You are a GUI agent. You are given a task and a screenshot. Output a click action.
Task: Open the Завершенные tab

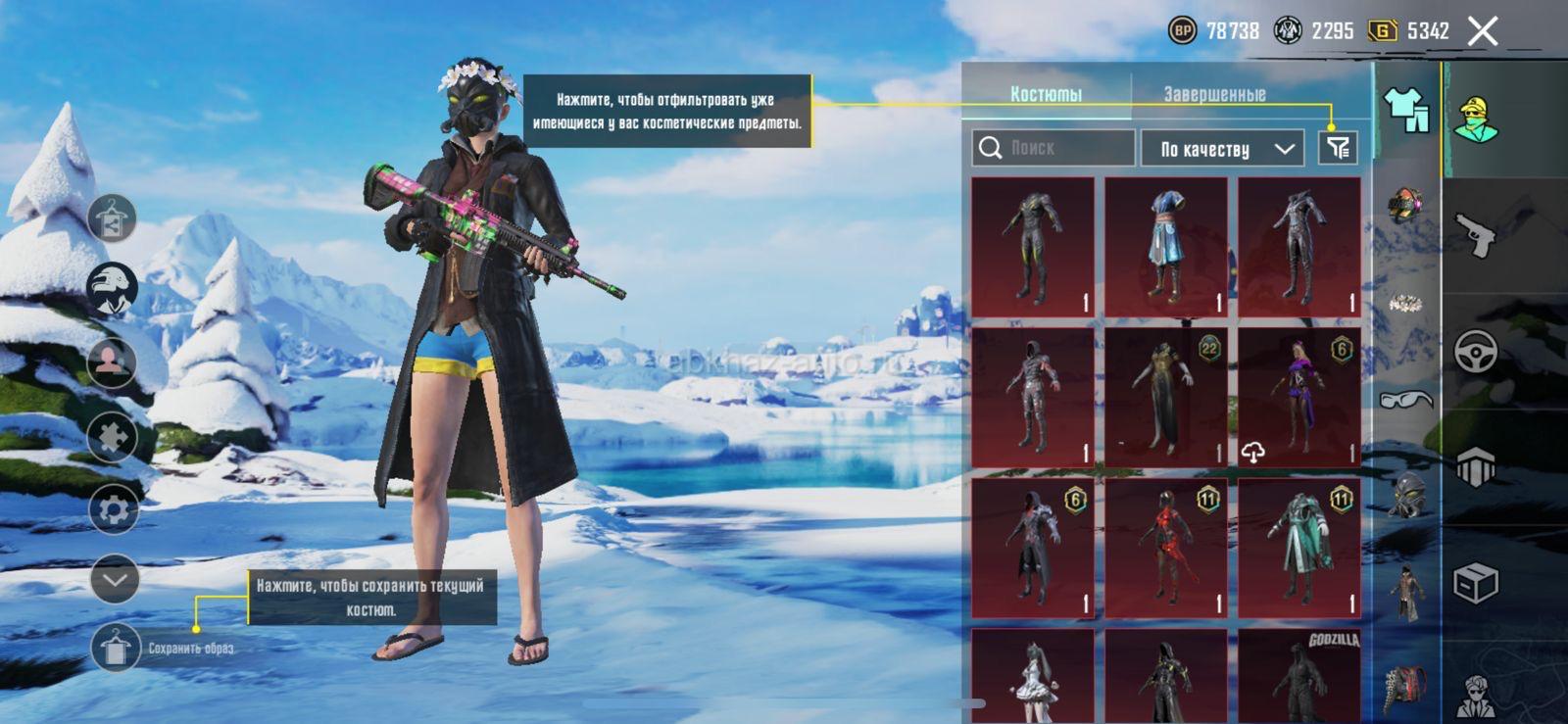click(x=1214, y=94)
